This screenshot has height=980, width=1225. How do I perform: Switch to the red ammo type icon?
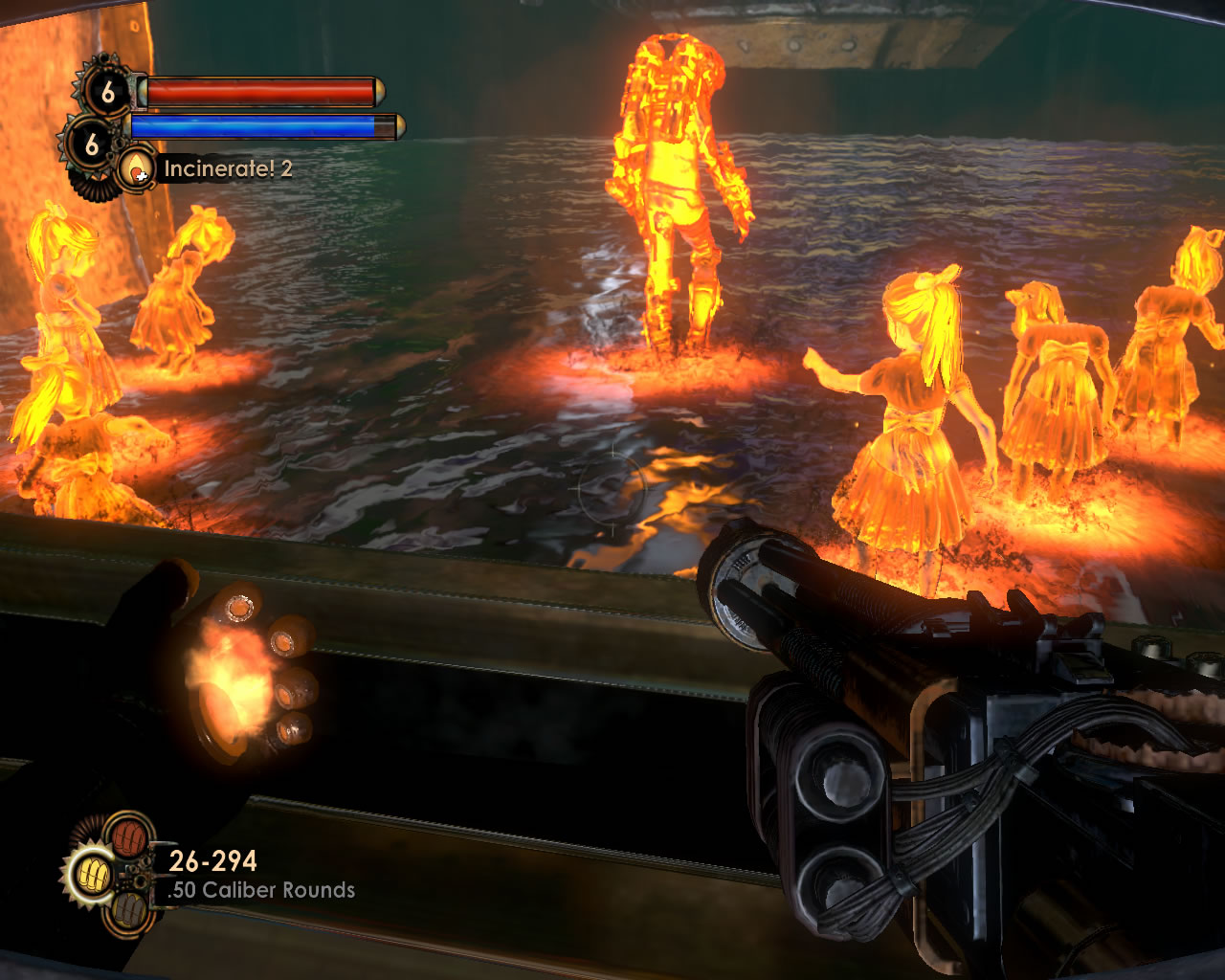pyautogui.click(x=127, y=835)
